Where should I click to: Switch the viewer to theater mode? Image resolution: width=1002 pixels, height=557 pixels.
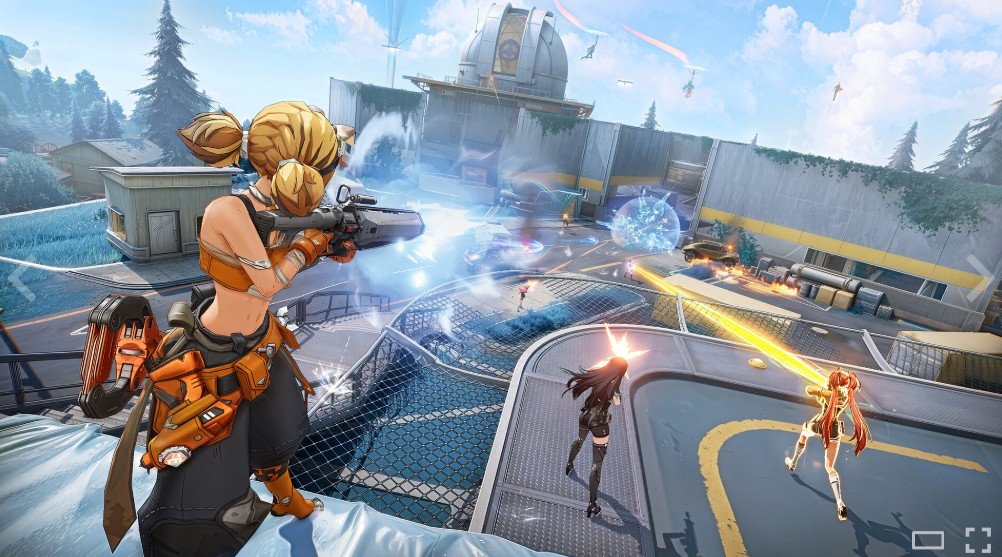click(927, 540)
